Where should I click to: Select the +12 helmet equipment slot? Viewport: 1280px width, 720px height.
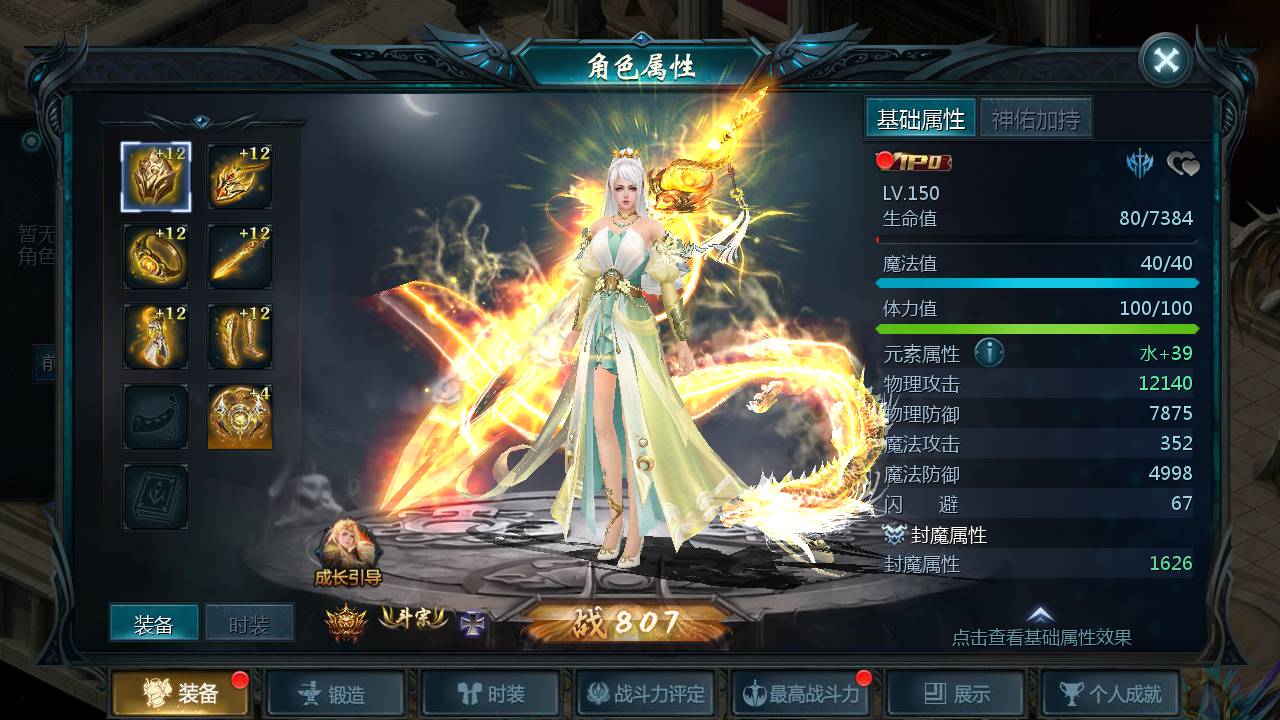(155, 178)
